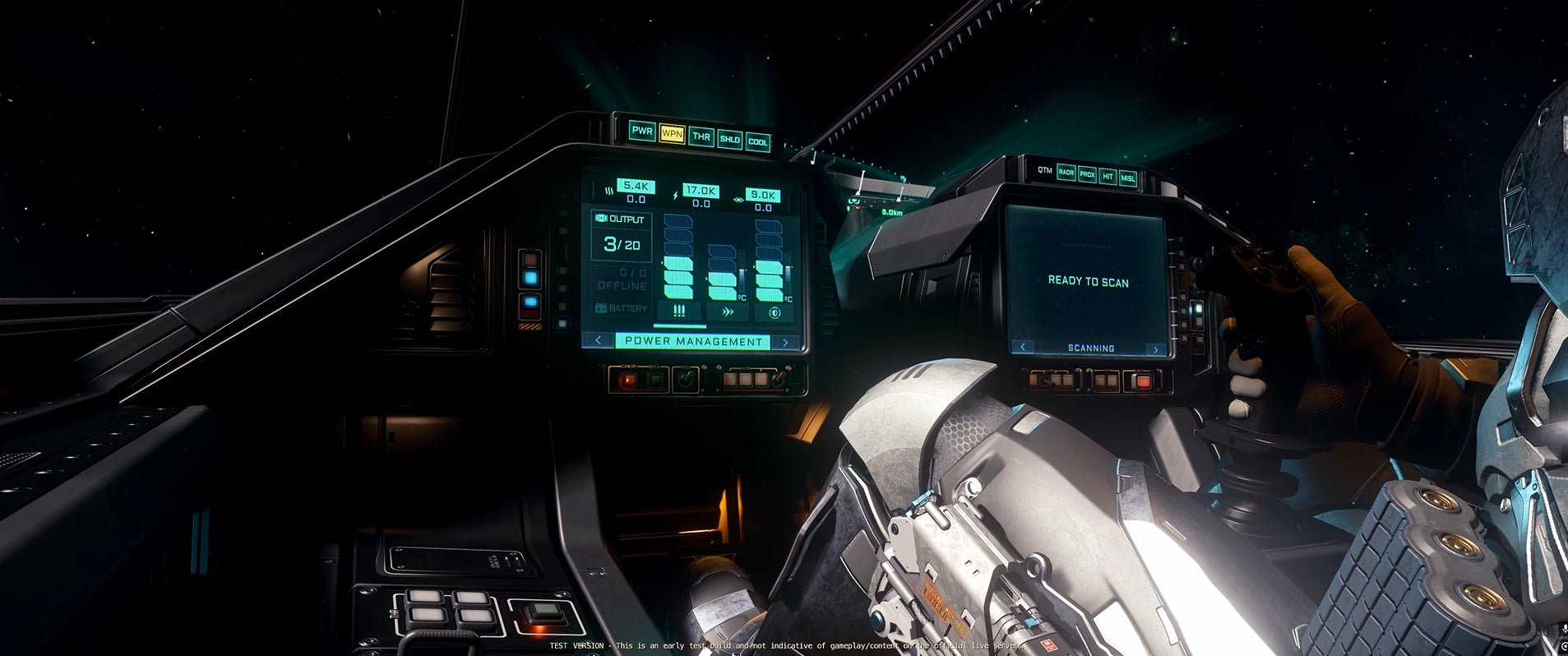1568x656 pixels.
Task: Toggle the highlighted WPN power button
Action: tap(672, 133)
